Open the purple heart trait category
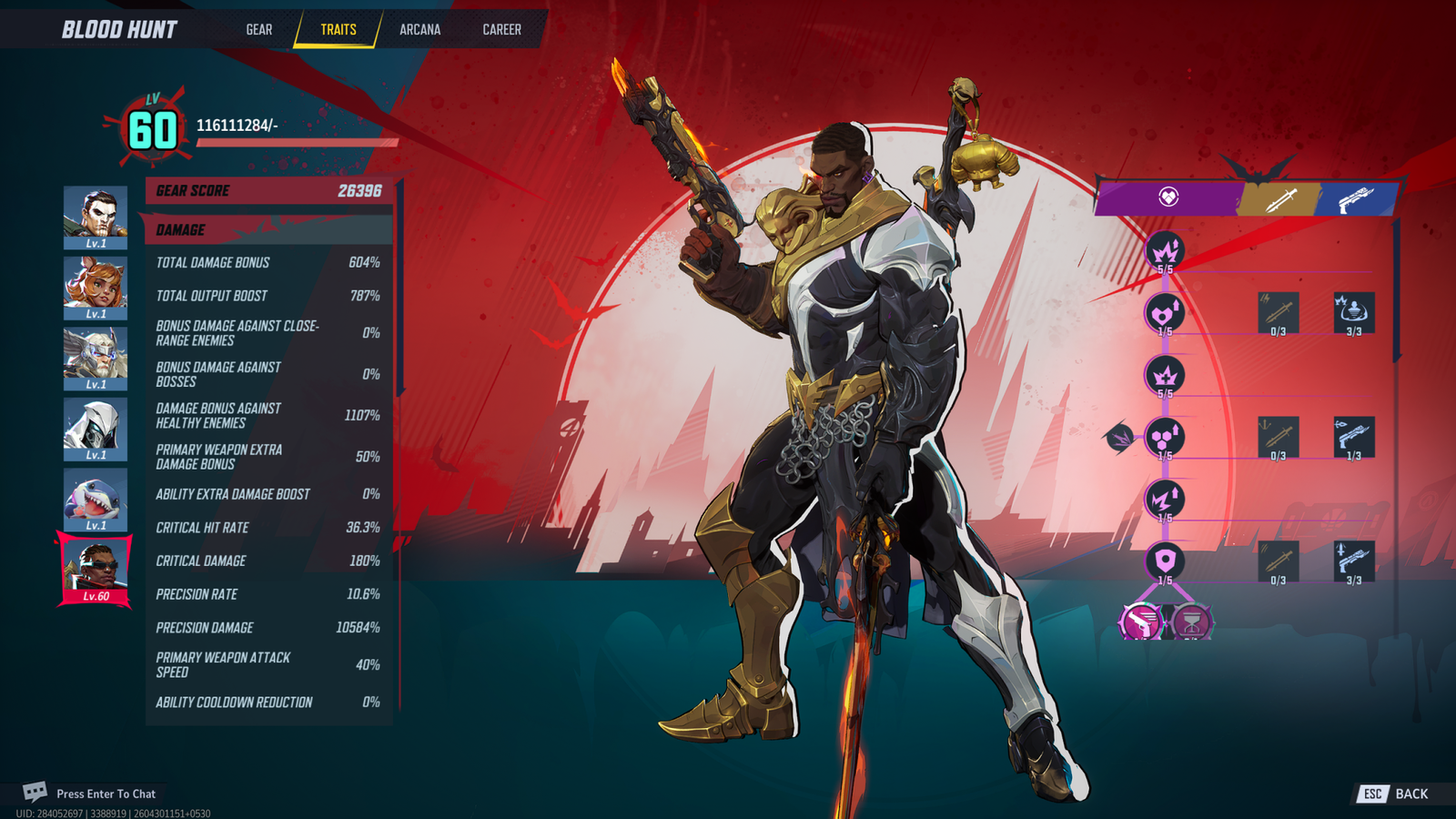Screen dimensions: 1456x819 (1168, 197)
